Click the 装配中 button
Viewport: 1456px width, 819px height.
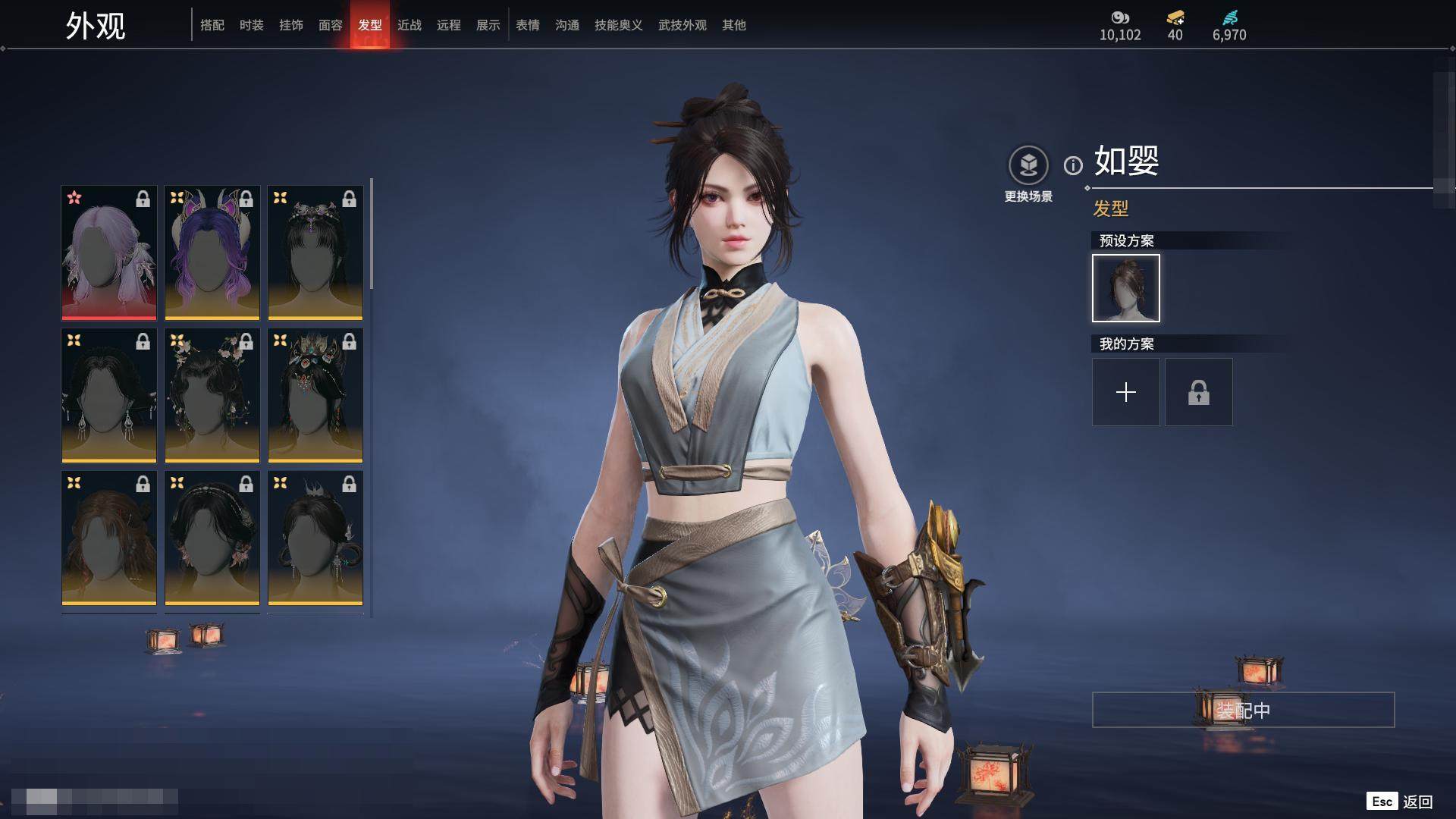pyautogui.click(x=1243, y=710)
